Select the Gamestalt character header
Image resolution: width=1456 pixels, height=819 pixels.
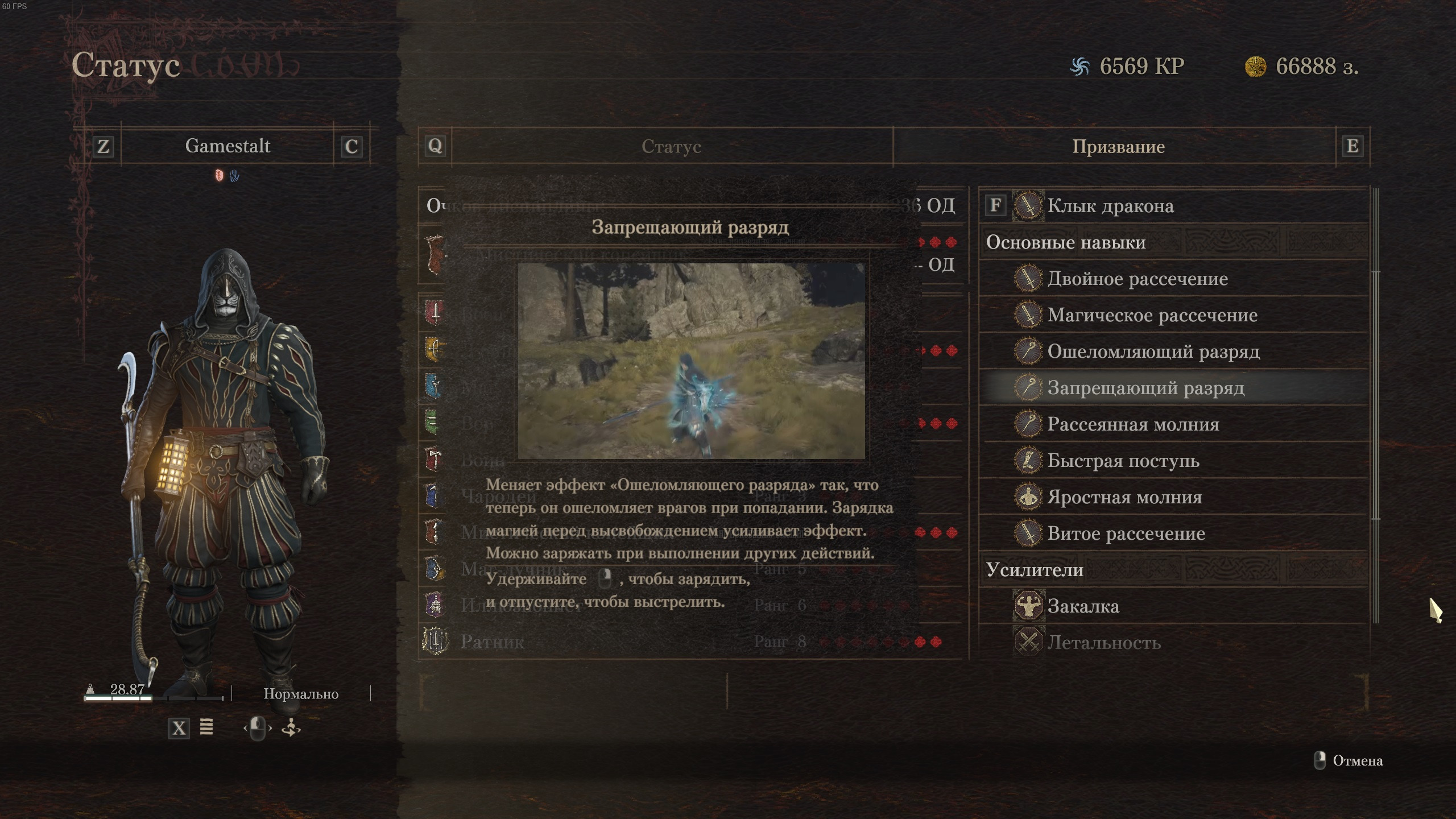227,146
